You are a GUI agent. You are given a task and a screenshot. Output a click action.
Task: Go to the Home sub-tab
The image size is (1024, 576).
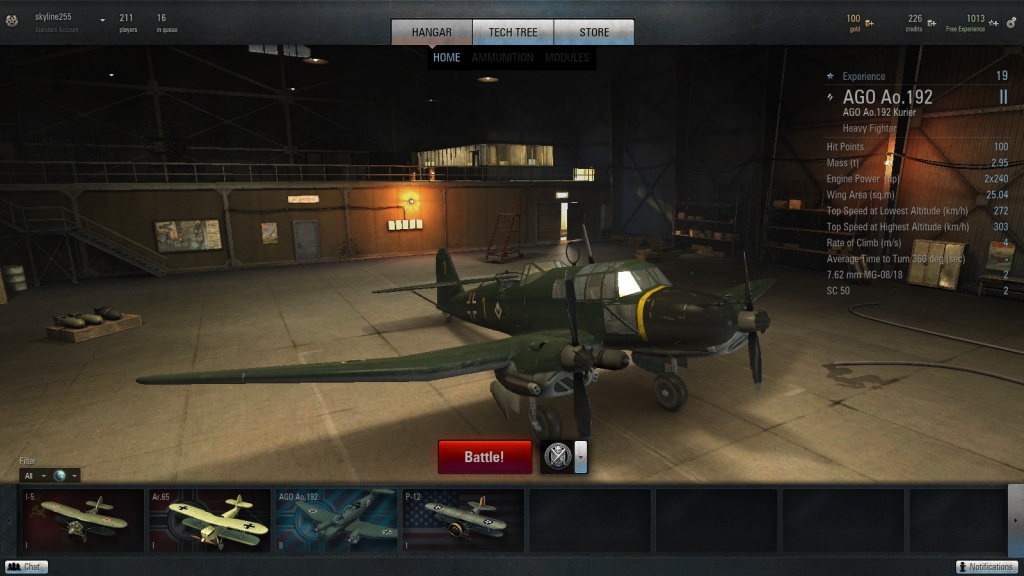447,58
